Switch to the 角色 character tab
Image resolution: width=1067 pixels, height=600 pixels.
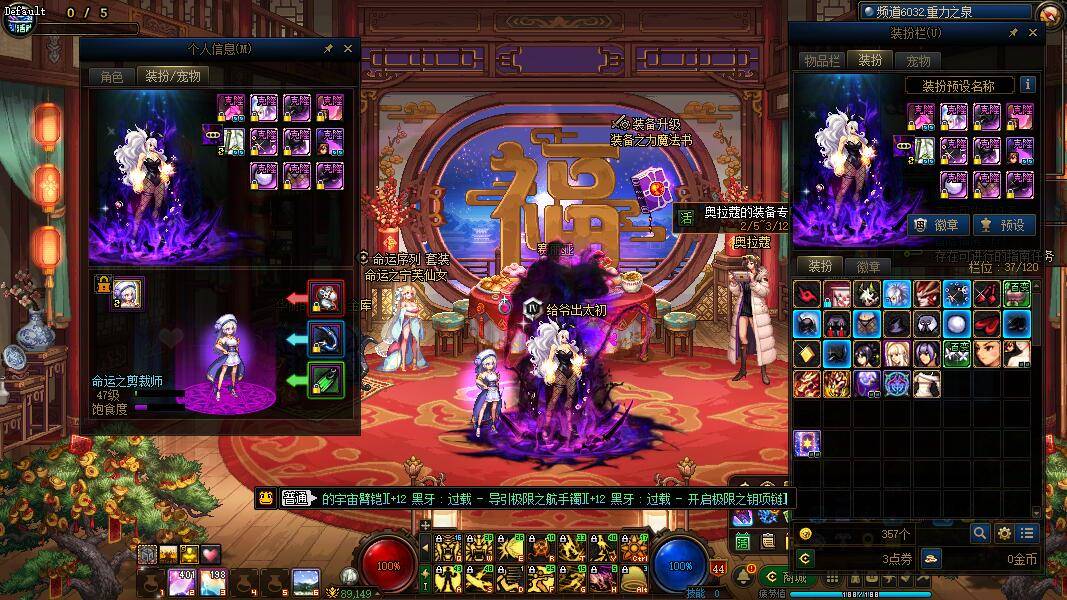click(111, 76)
